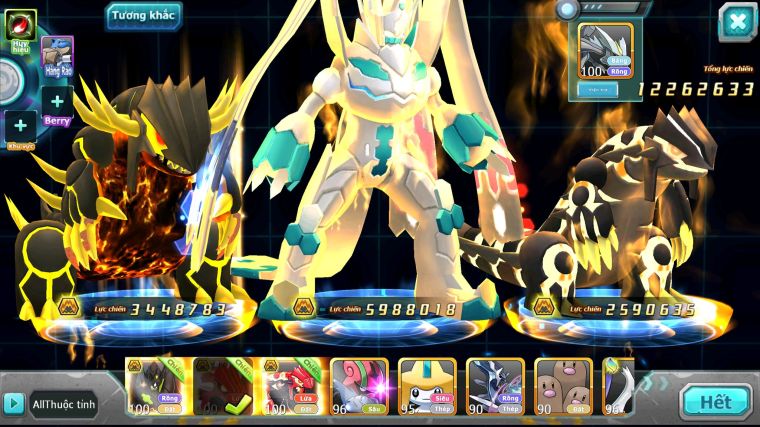
Task: Pick the level 90 Dialga card
Action: [x=495, y=386]
